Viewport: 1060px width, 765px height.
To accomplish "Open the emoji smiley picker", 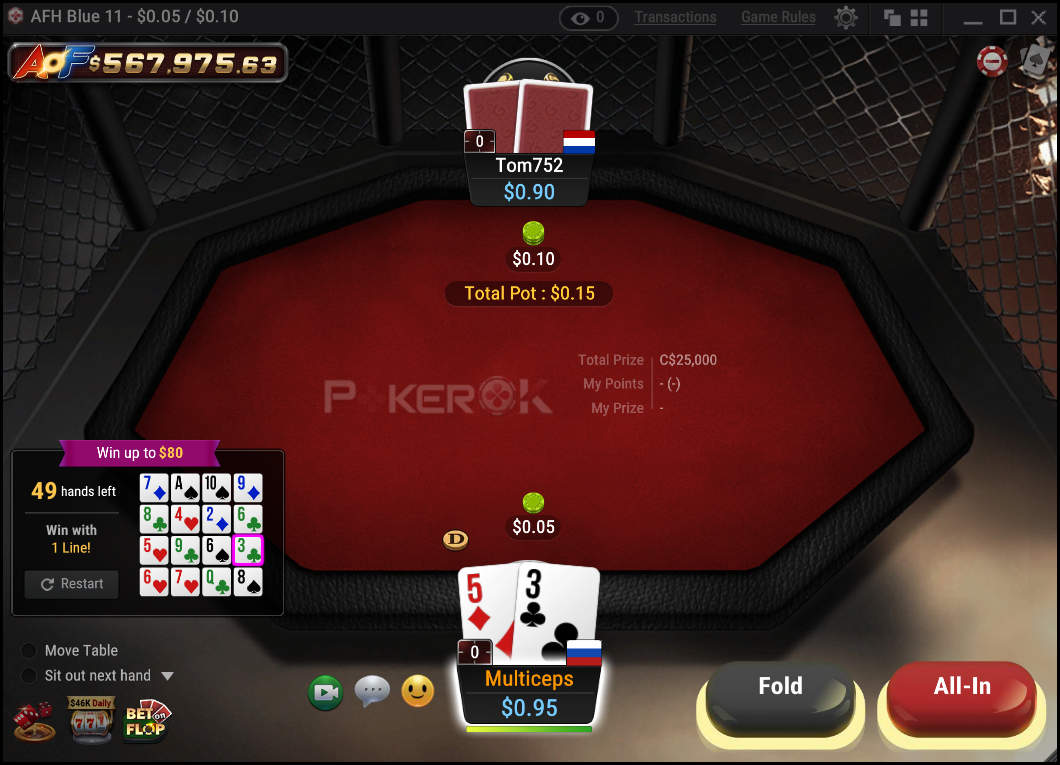I will point(417,691).
